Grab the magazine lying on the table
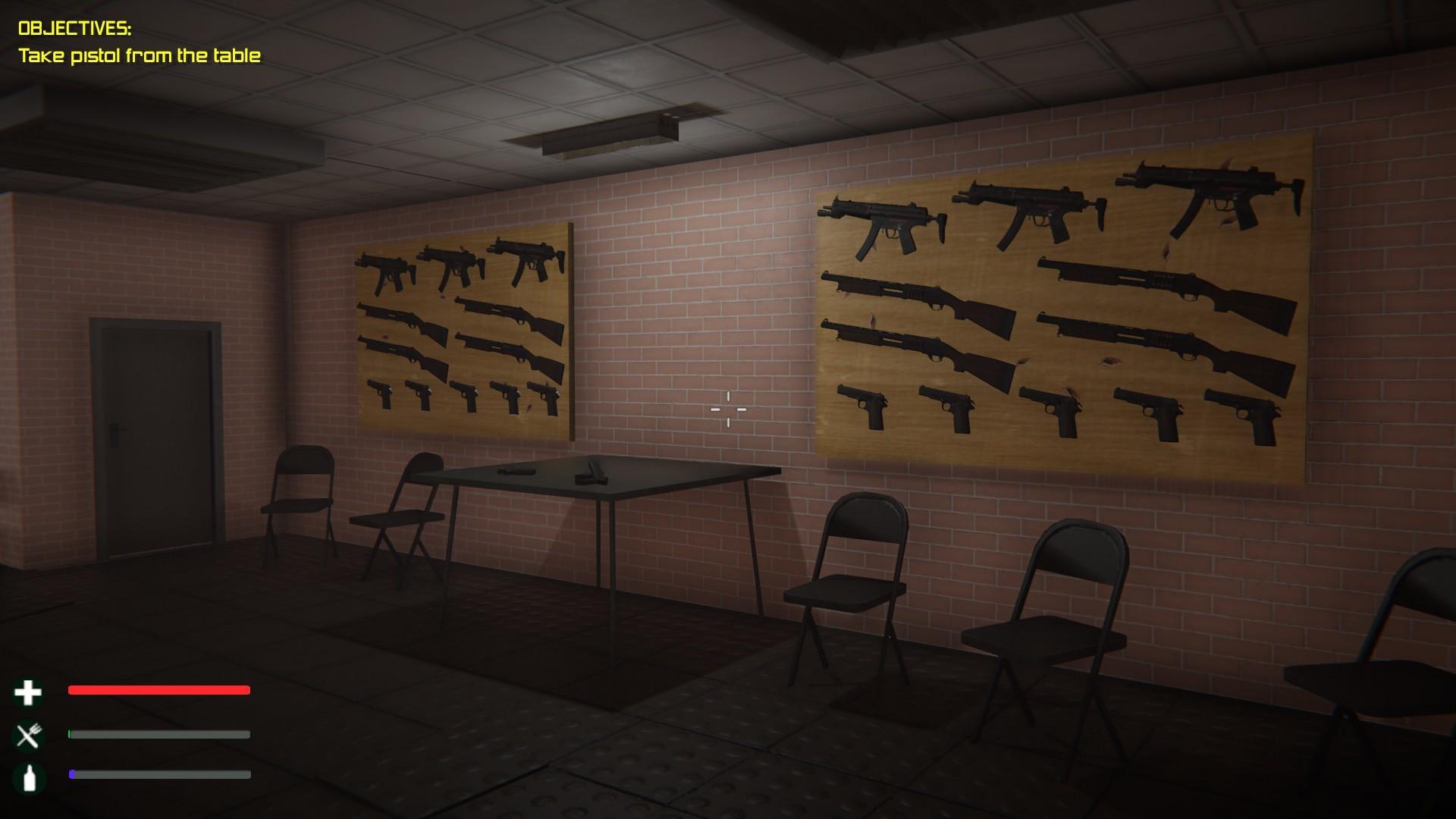Image resolution: width=1456 pixels, height=819 pixels. (x=516, y=471)
